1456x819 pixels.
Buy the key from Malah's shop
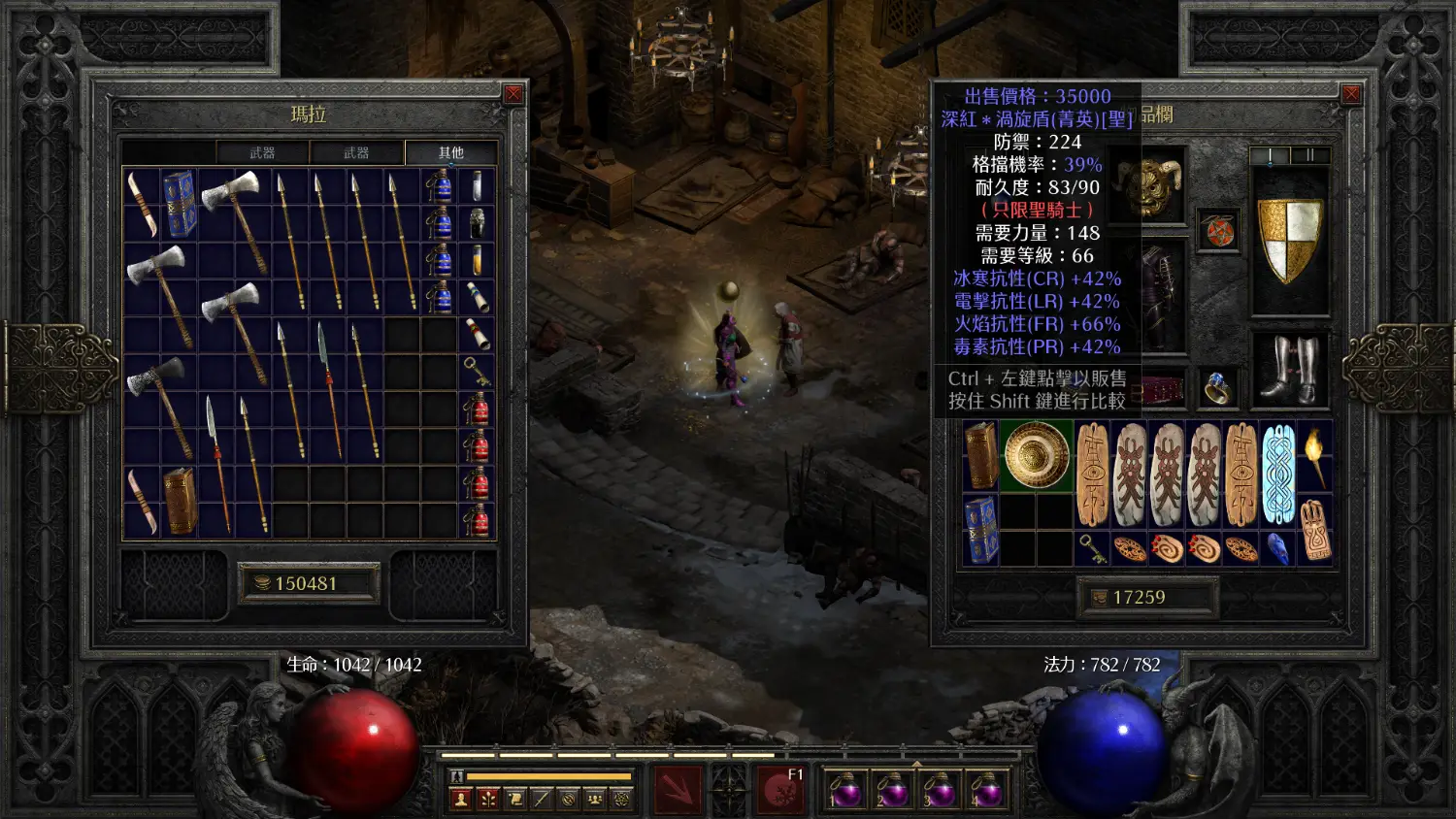tap(477, 371)
